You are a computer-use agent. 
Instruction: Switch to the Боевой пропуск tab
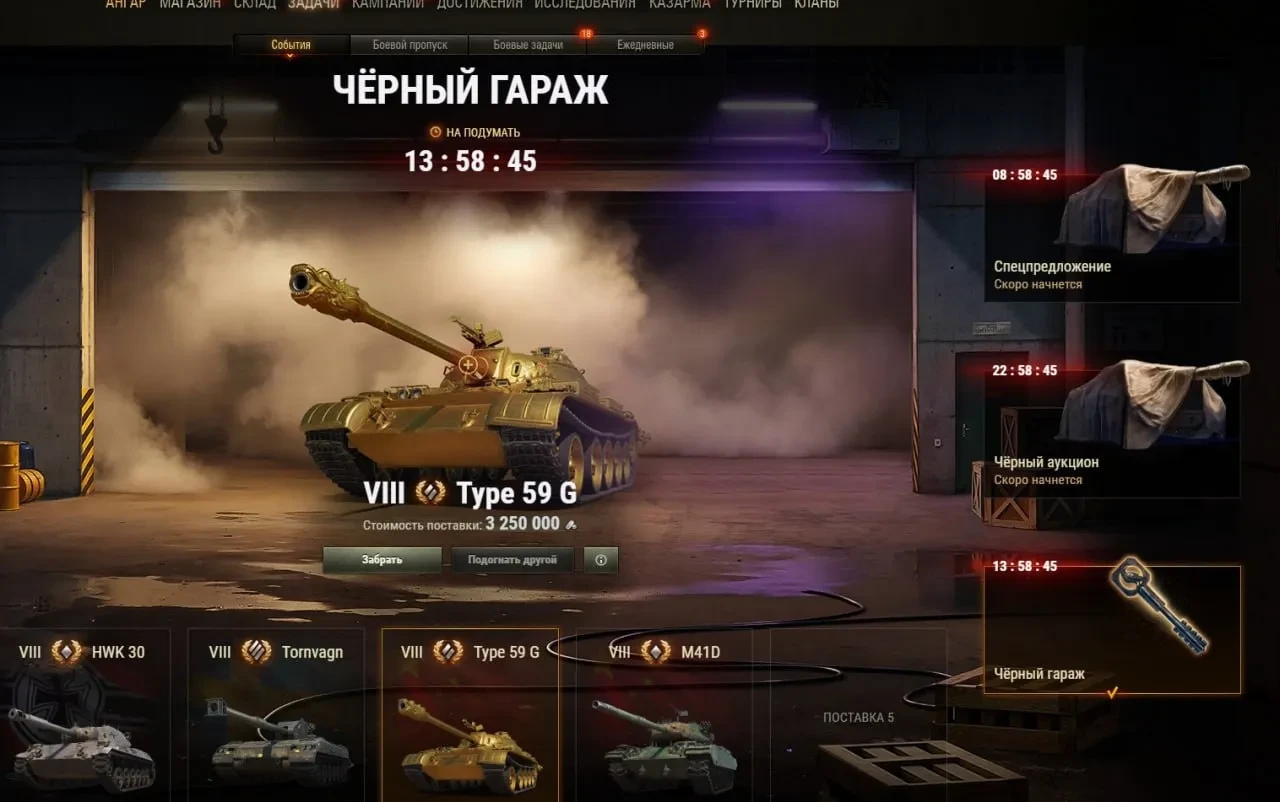(x=409, y=45)
